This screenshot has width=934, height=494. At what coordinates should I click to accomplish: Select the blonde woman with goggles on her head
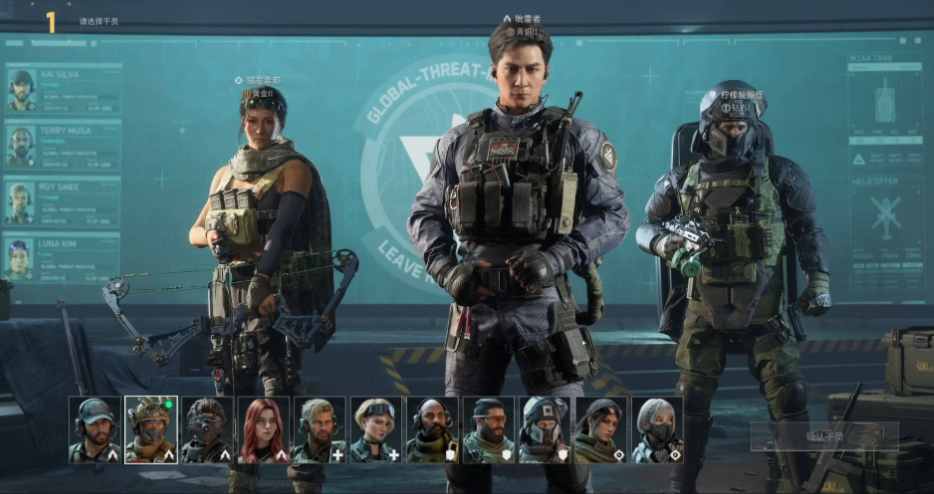(376, 430)
